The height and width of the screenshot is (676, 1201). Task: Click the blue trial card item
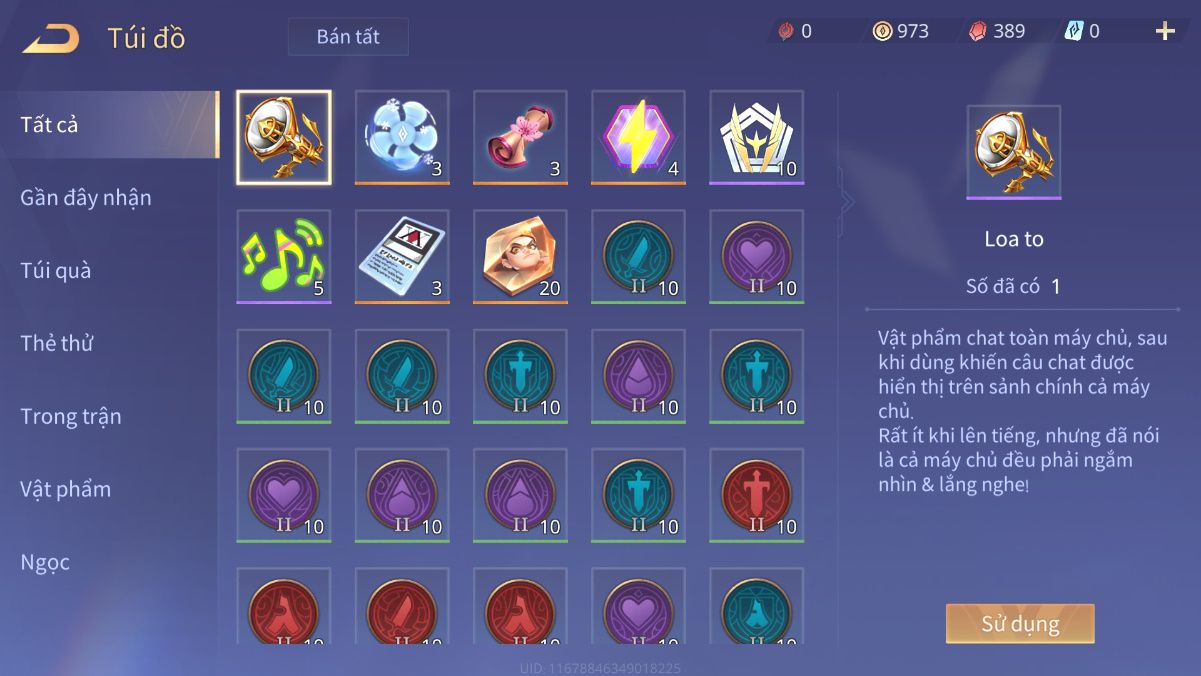(402, 257)
